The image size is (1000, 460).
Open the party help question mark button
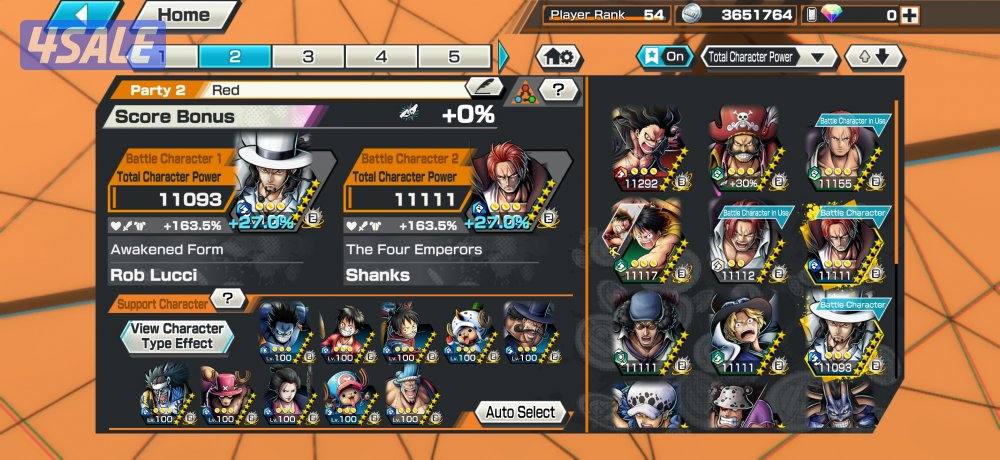(x=559, y=90)
